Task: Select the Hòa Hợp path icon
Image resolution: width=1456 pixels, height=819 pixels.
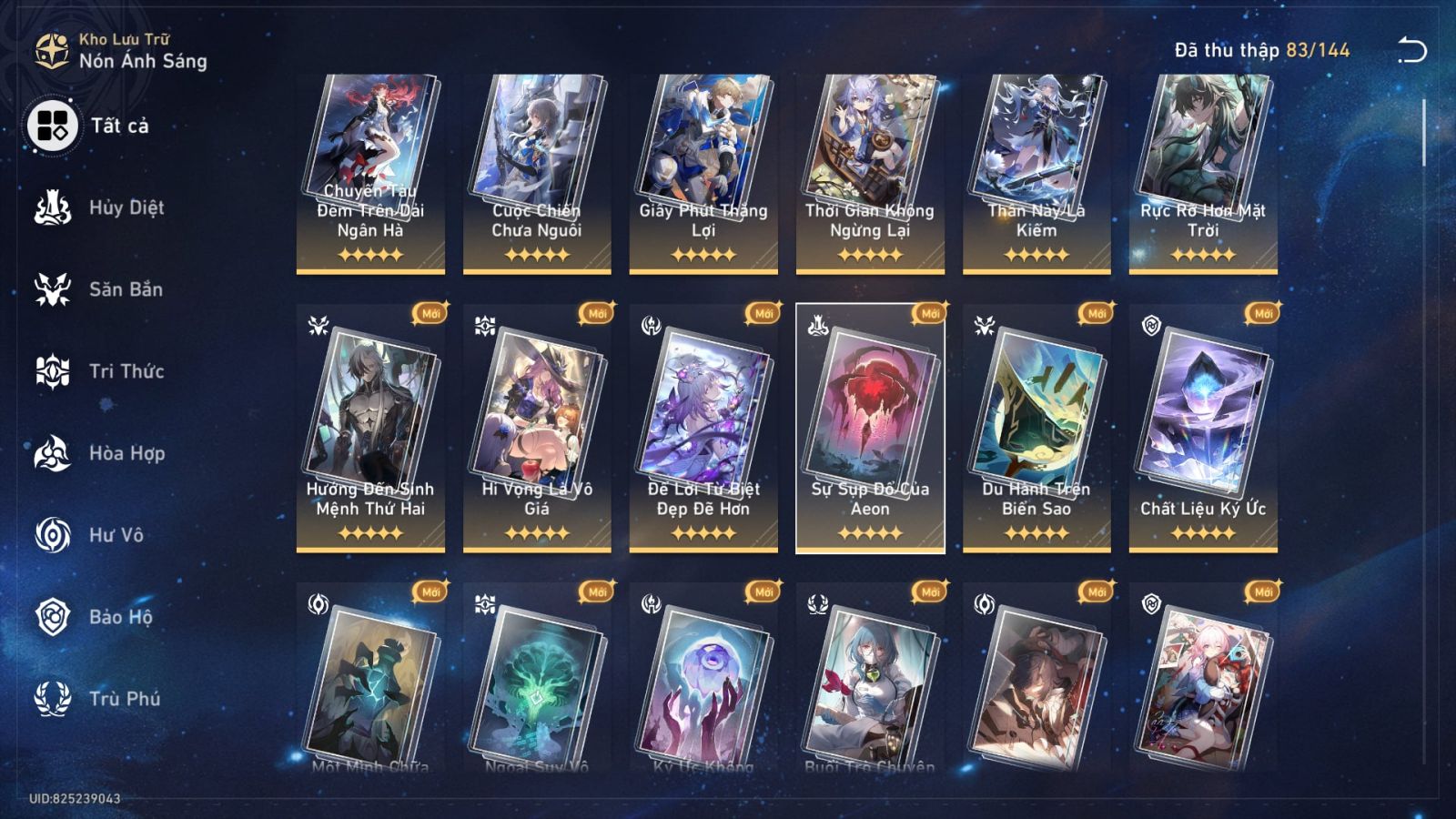Action: 55,453
